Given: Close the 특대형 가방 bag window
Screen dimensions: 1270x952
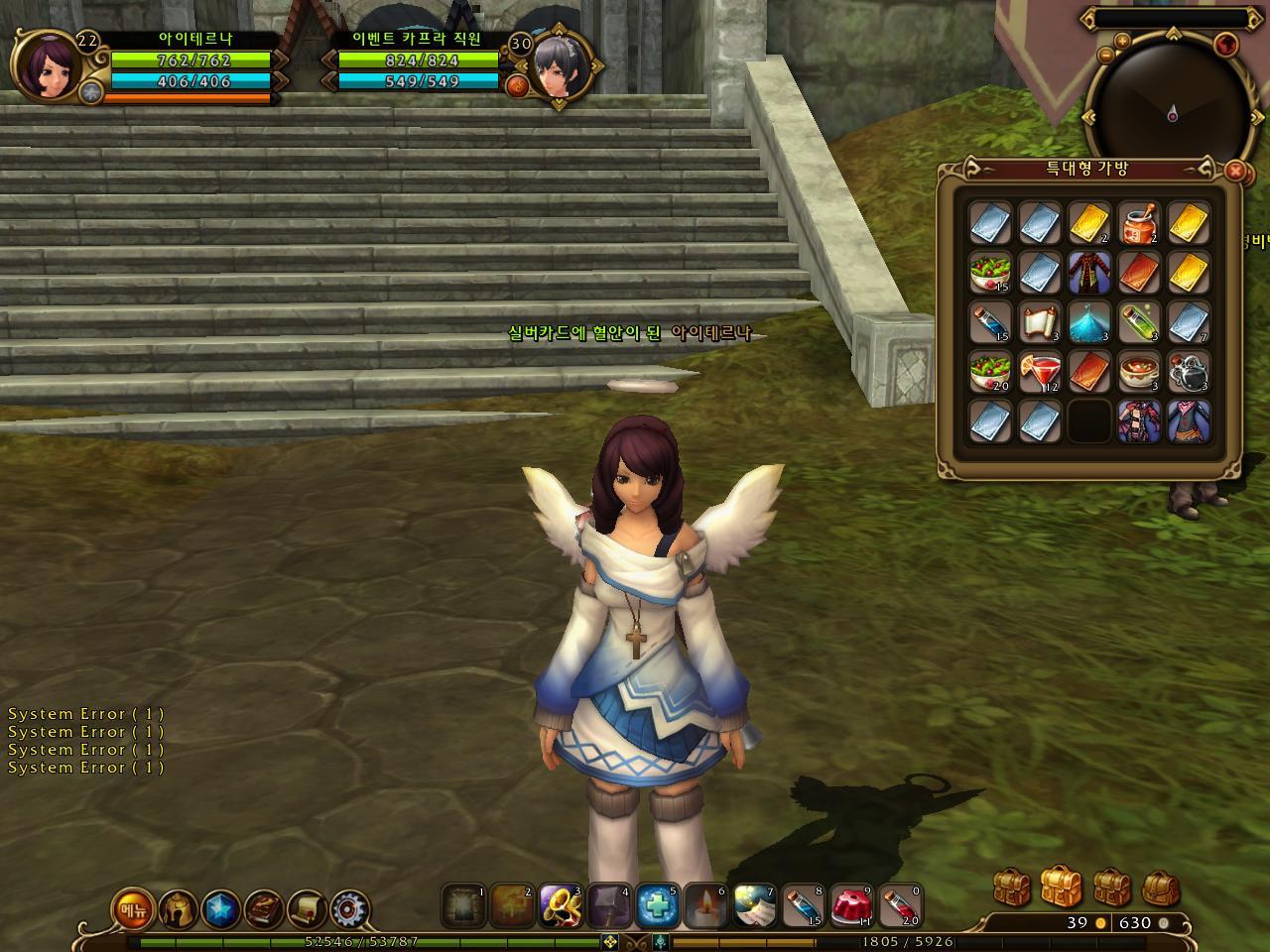Looking at the screenshot, I should pos(1235,172).
